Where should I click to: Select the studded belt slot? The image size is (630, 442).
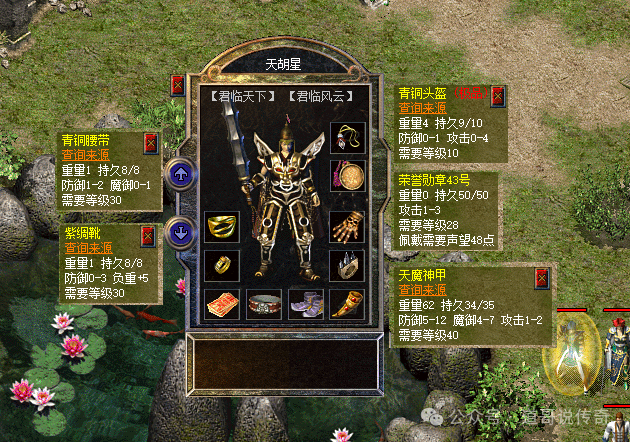(x=263, y=303)
